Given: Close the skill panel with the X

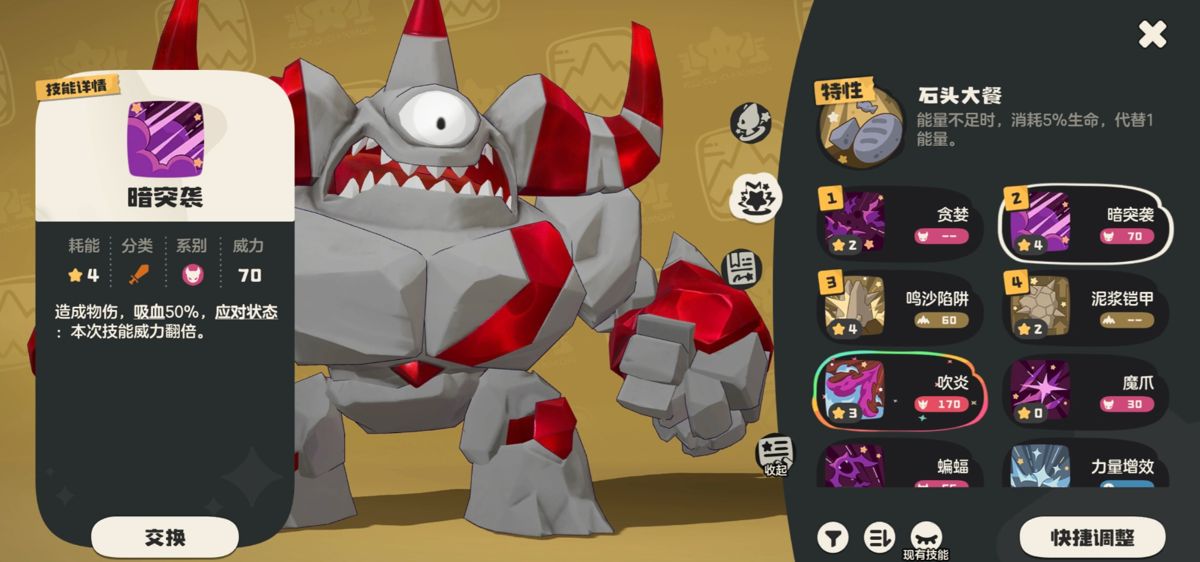Looking at the screenshot, I should 1152,35.
